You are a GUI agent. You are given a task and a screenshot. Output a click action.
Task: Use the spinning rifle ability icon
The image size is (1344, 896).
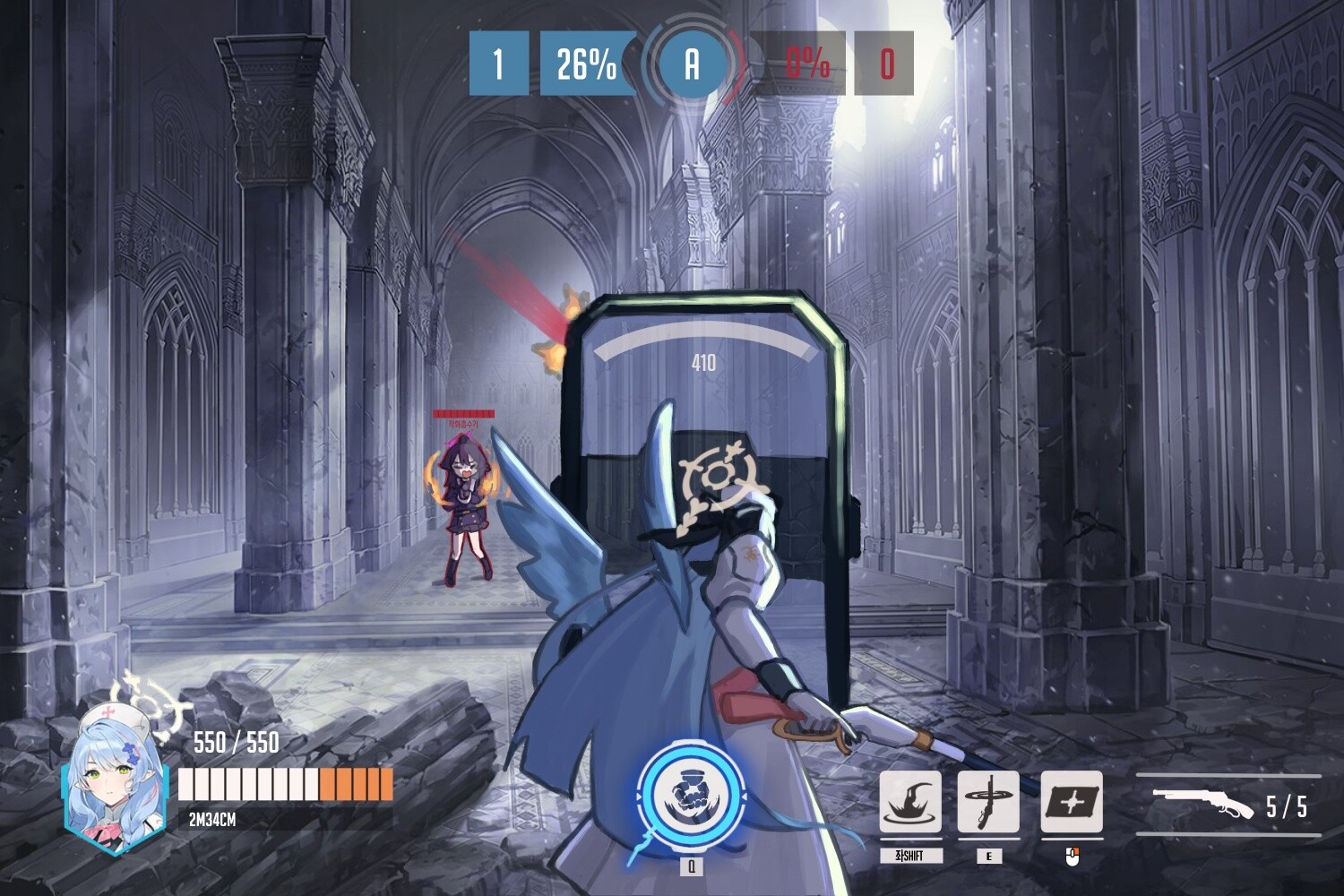click(x=988, y=802)
